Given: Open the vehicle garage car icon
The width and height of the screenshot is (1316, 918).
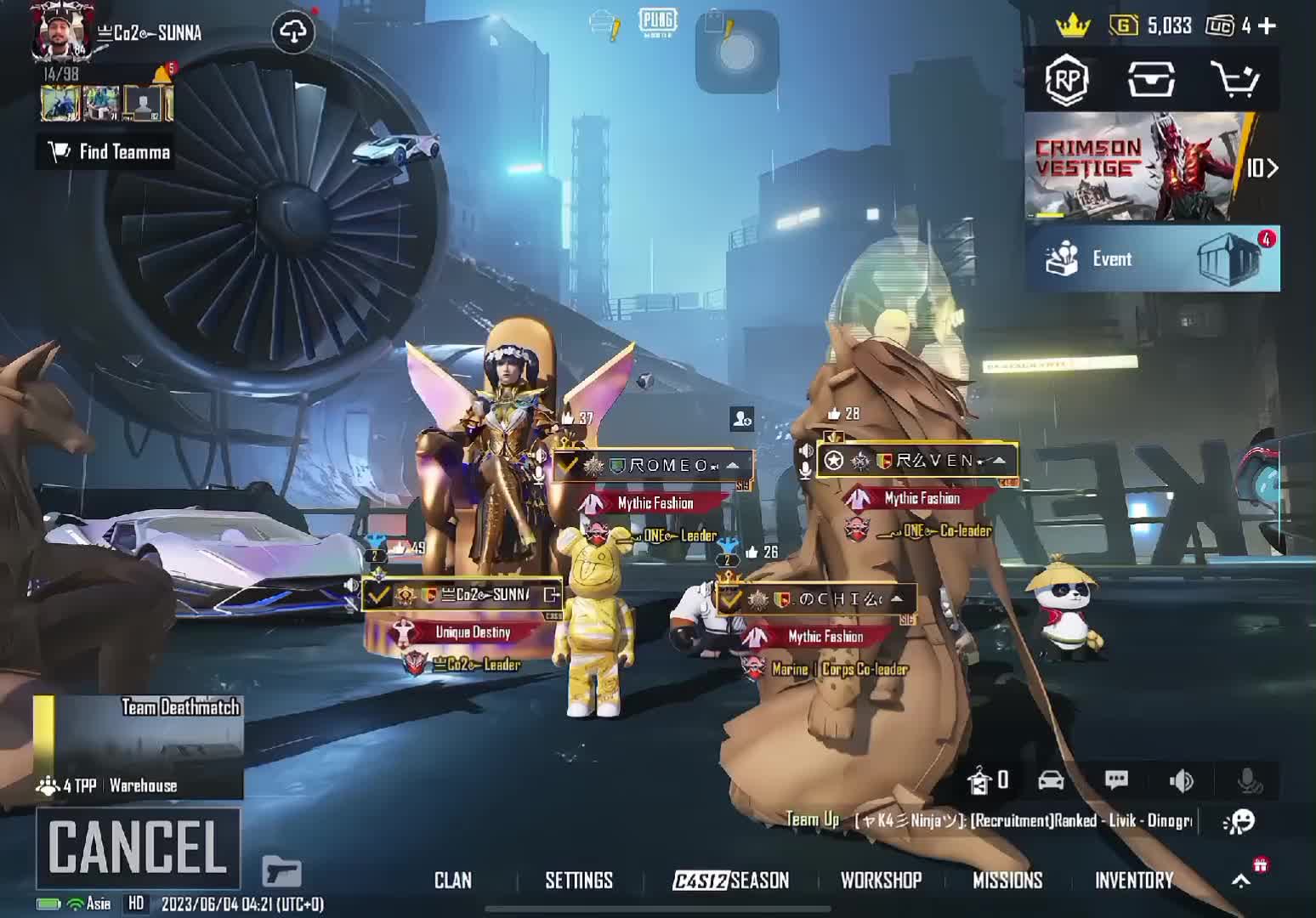Looking at the screenshot, I should click(x=1051, y=780).
